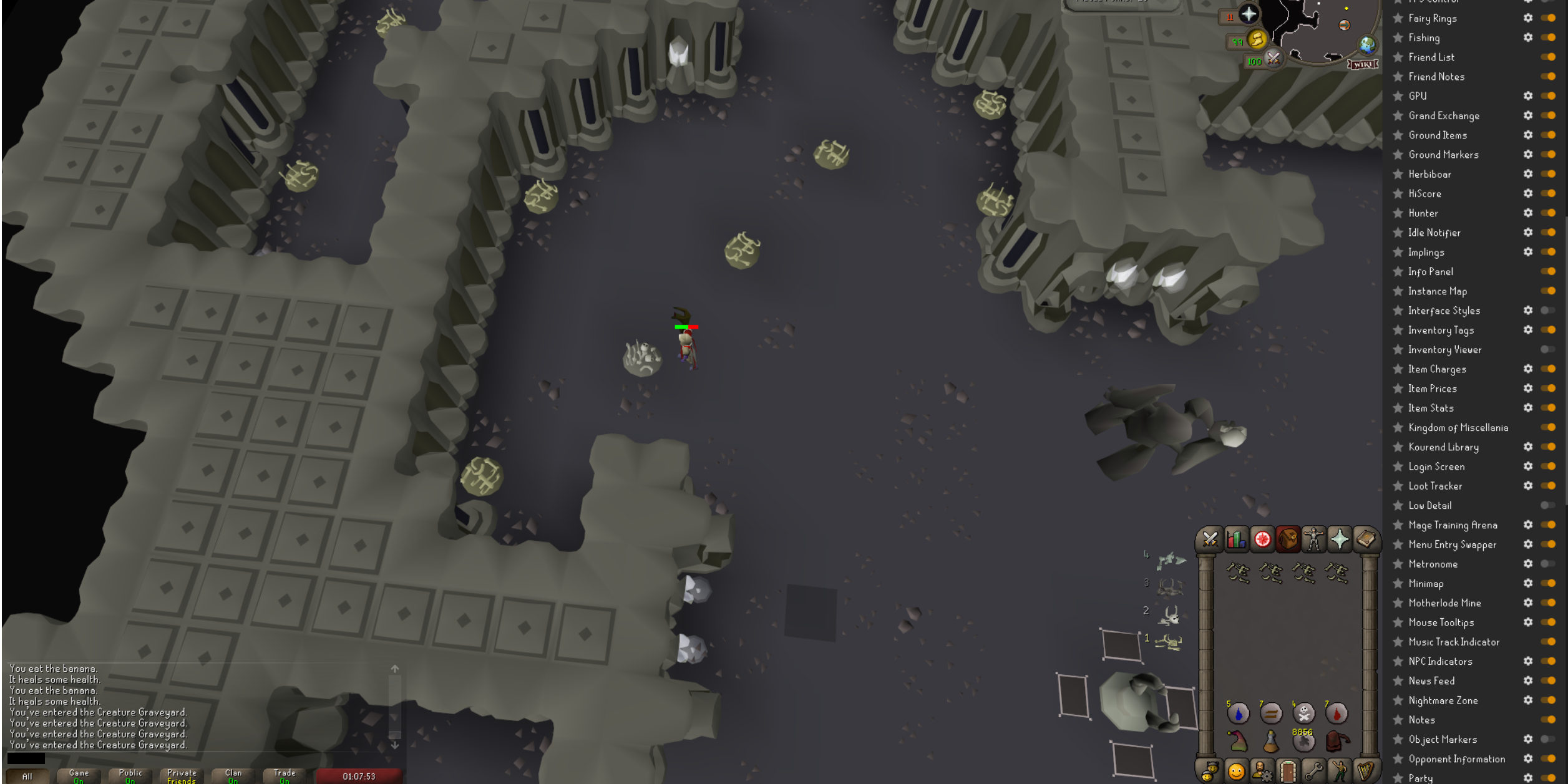Open the Magic spellbook tab
The image size is (1568, 784).
[x=1365, y=540]
